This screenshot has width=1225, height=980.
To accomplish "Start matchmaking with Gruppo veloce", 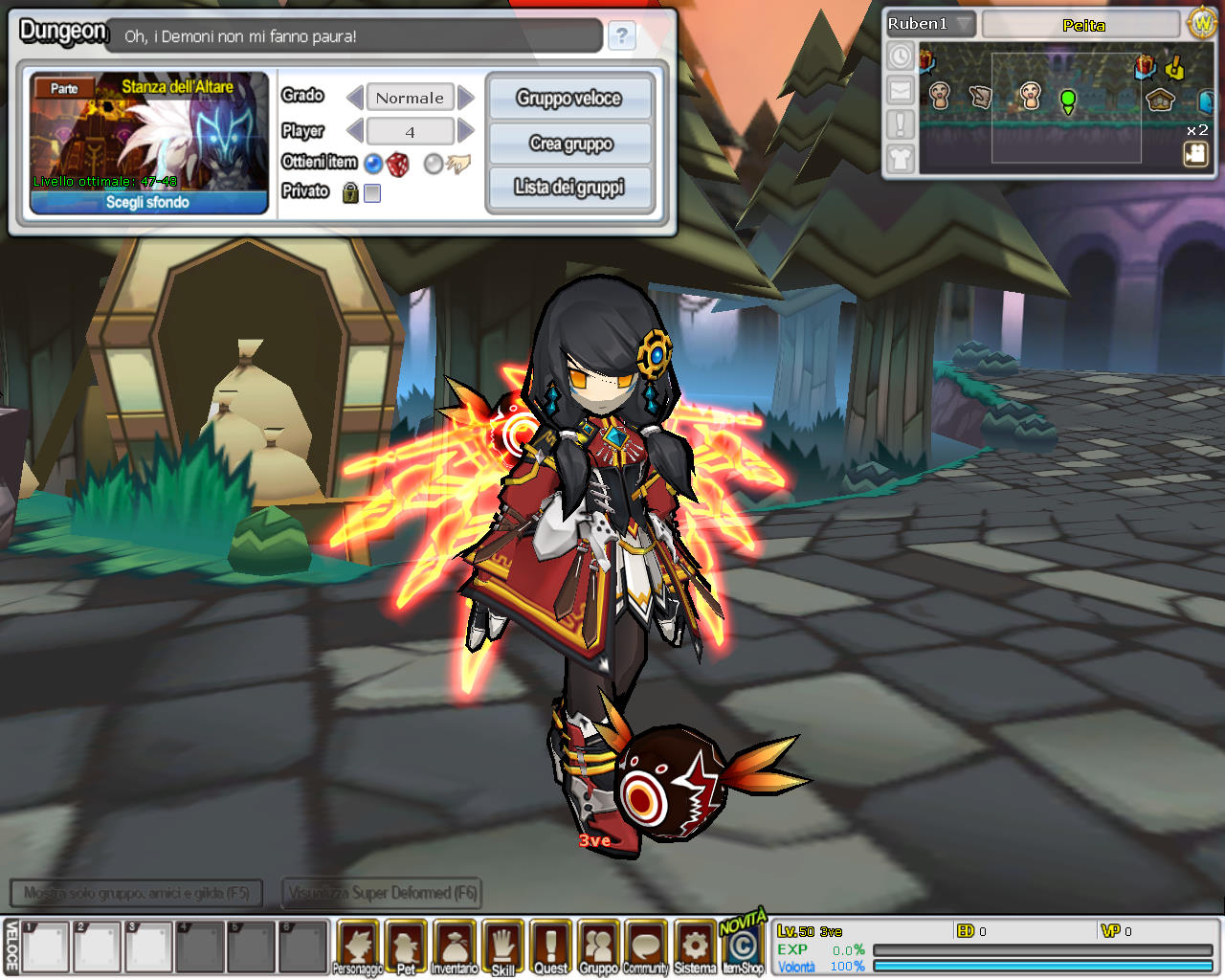I will coord(569,99).
